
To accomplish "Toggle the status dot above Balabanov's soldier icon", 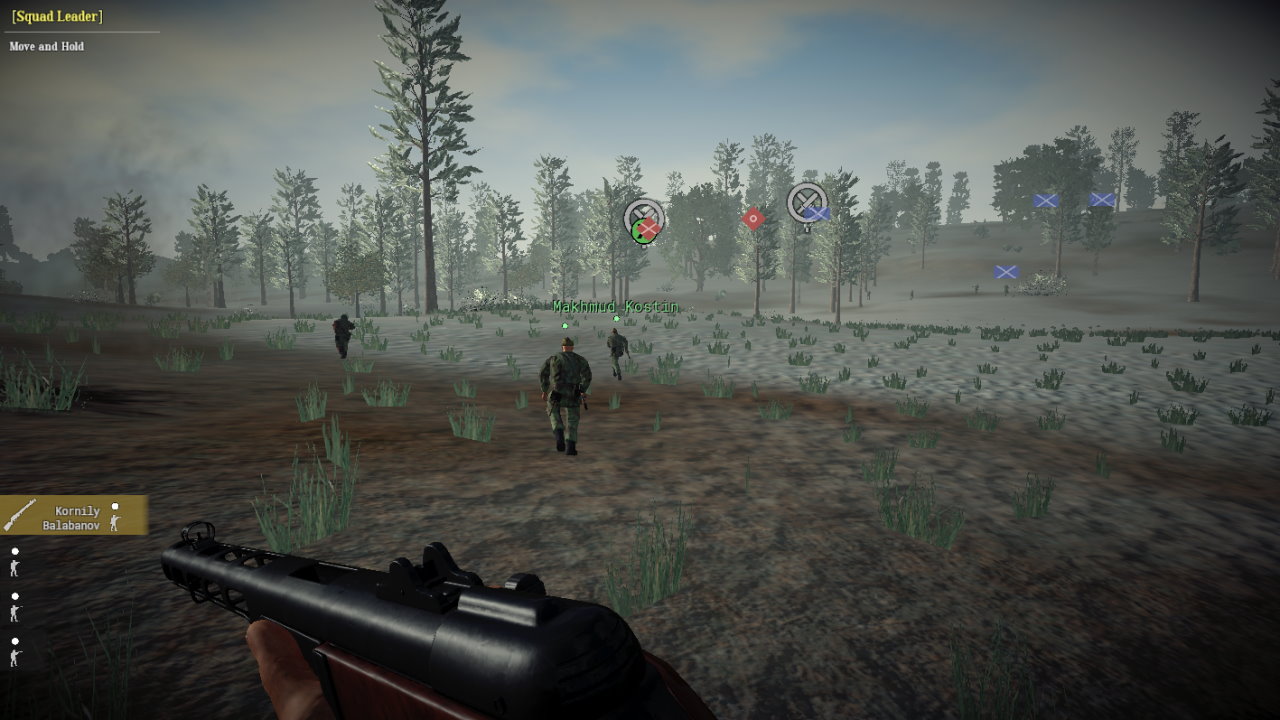I will coord(115,506).
